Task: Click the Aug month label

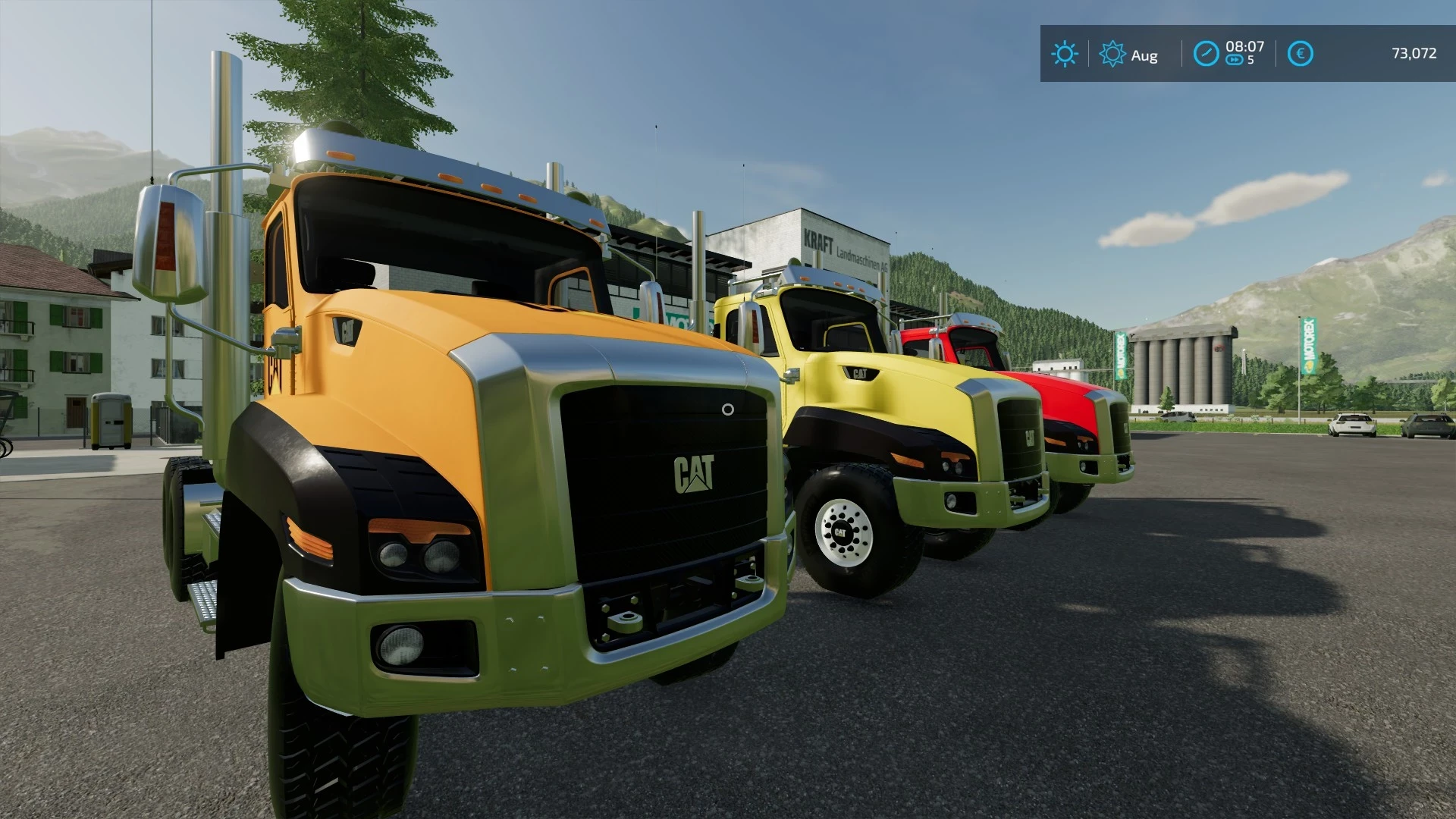Action: [x=1144, y=55]
